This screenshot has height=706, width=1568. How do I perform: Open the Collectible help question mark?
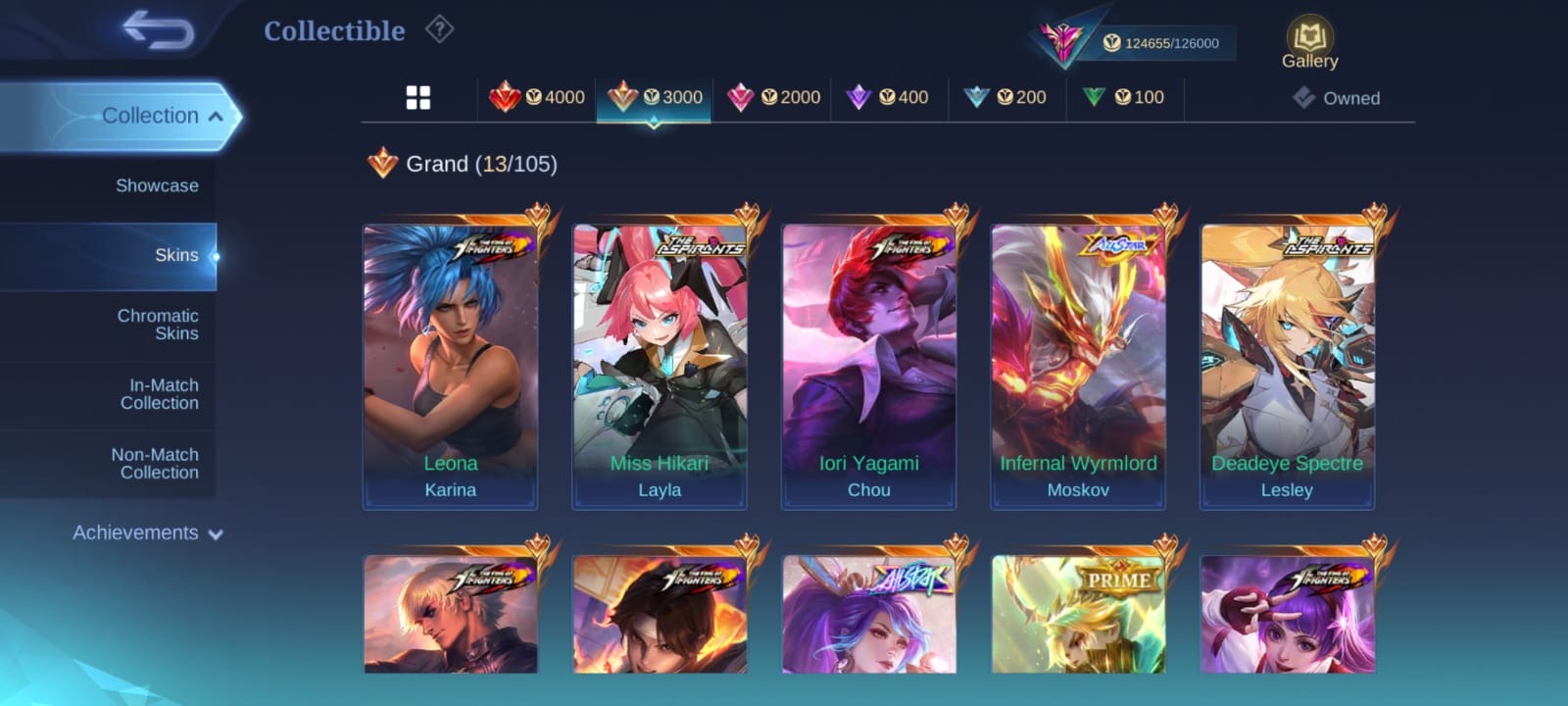coord(439,30)
